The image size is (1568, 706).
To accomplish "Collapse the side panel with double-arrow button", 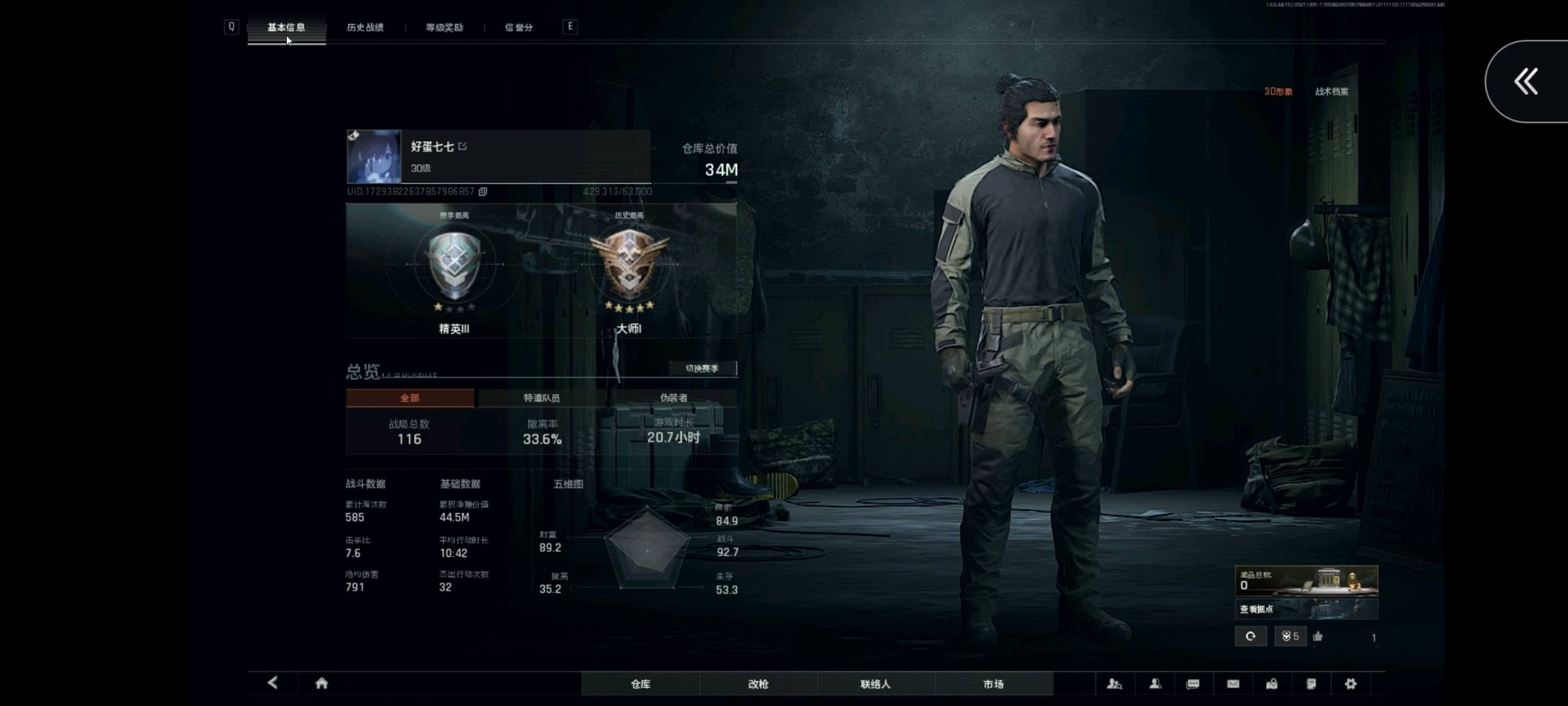I will tap(1526, 82).
